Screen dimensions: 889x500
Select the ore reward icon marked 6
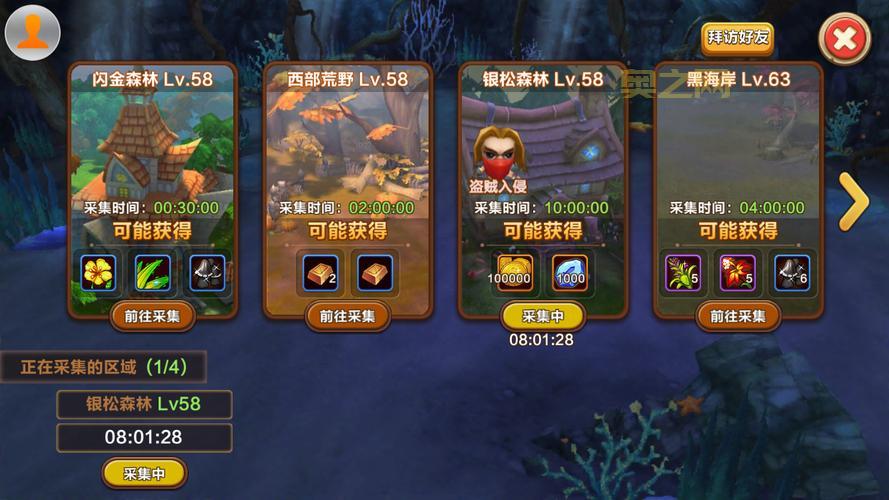792,272
